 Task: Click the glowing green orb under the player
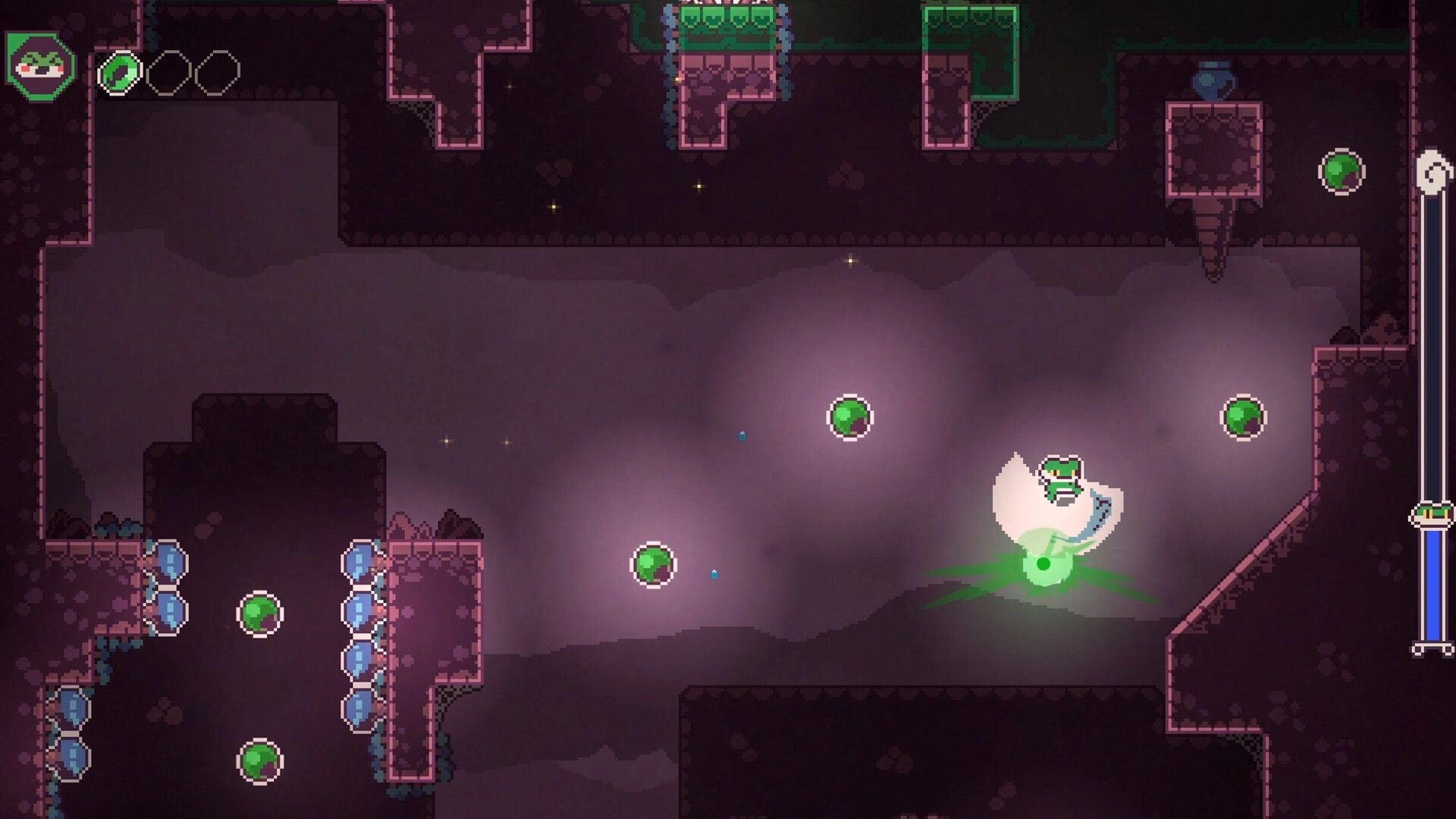1043,565
